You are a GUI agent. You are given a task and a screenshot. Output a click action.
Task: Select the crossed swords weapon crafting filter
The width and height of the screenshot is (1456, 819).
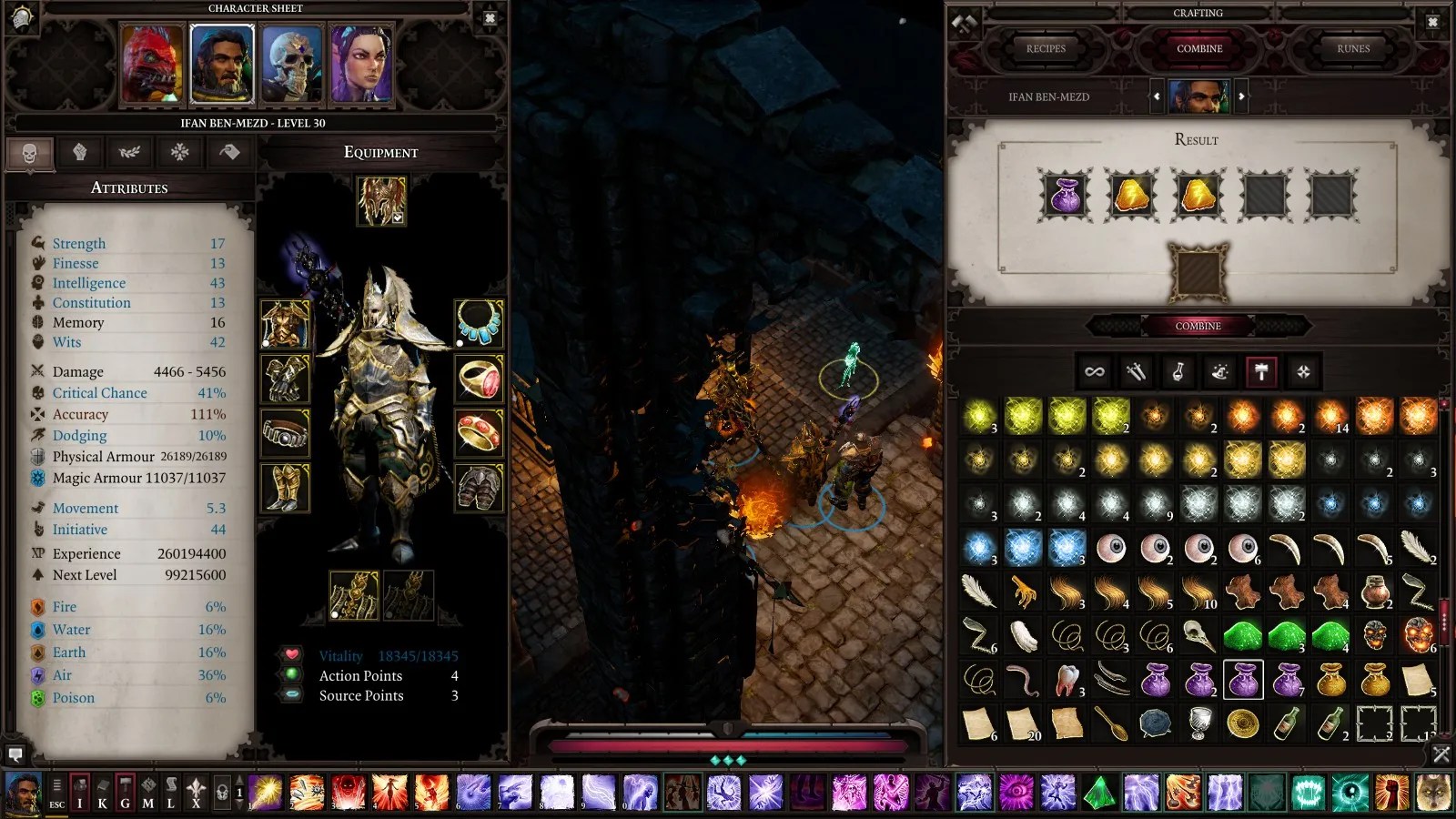click(x=1136, y=371)
